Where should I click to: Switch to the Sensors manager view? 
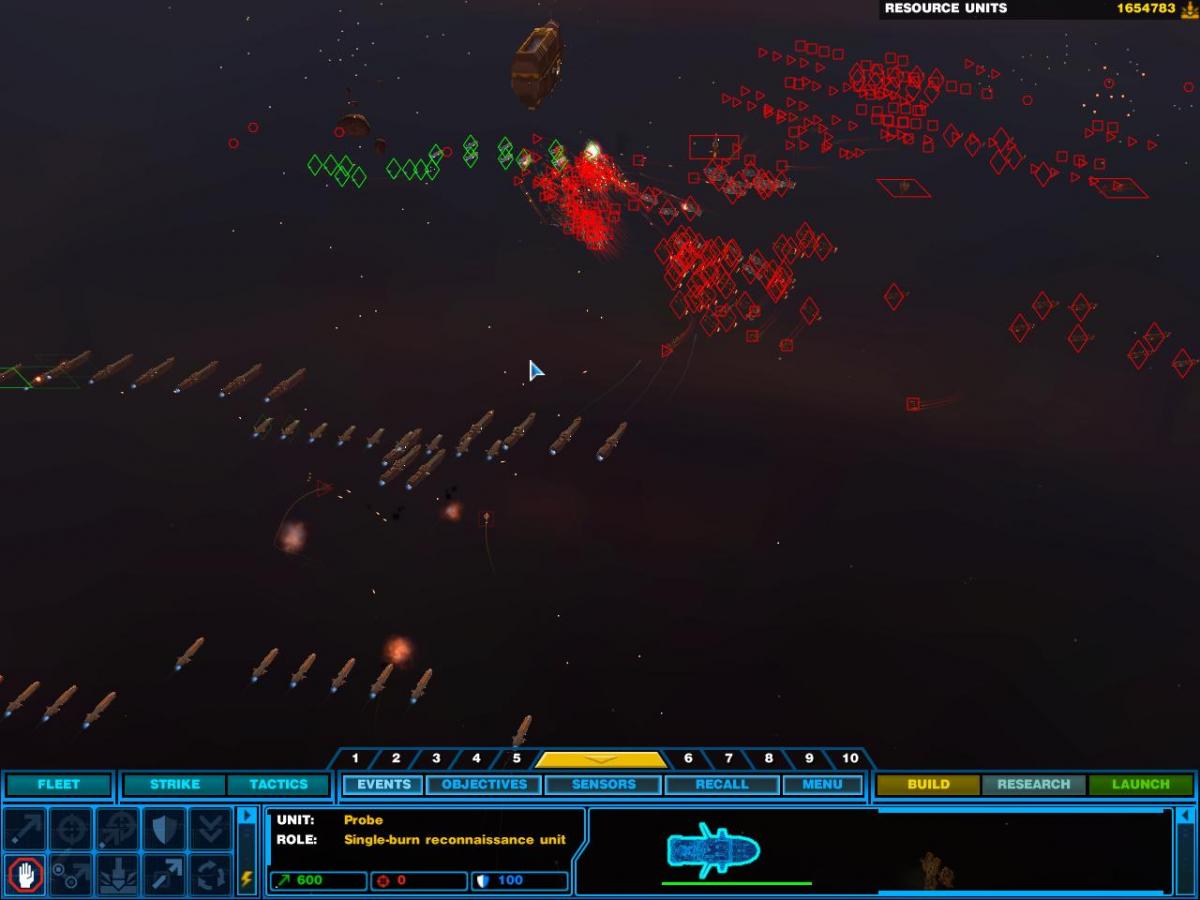[603, 785]
